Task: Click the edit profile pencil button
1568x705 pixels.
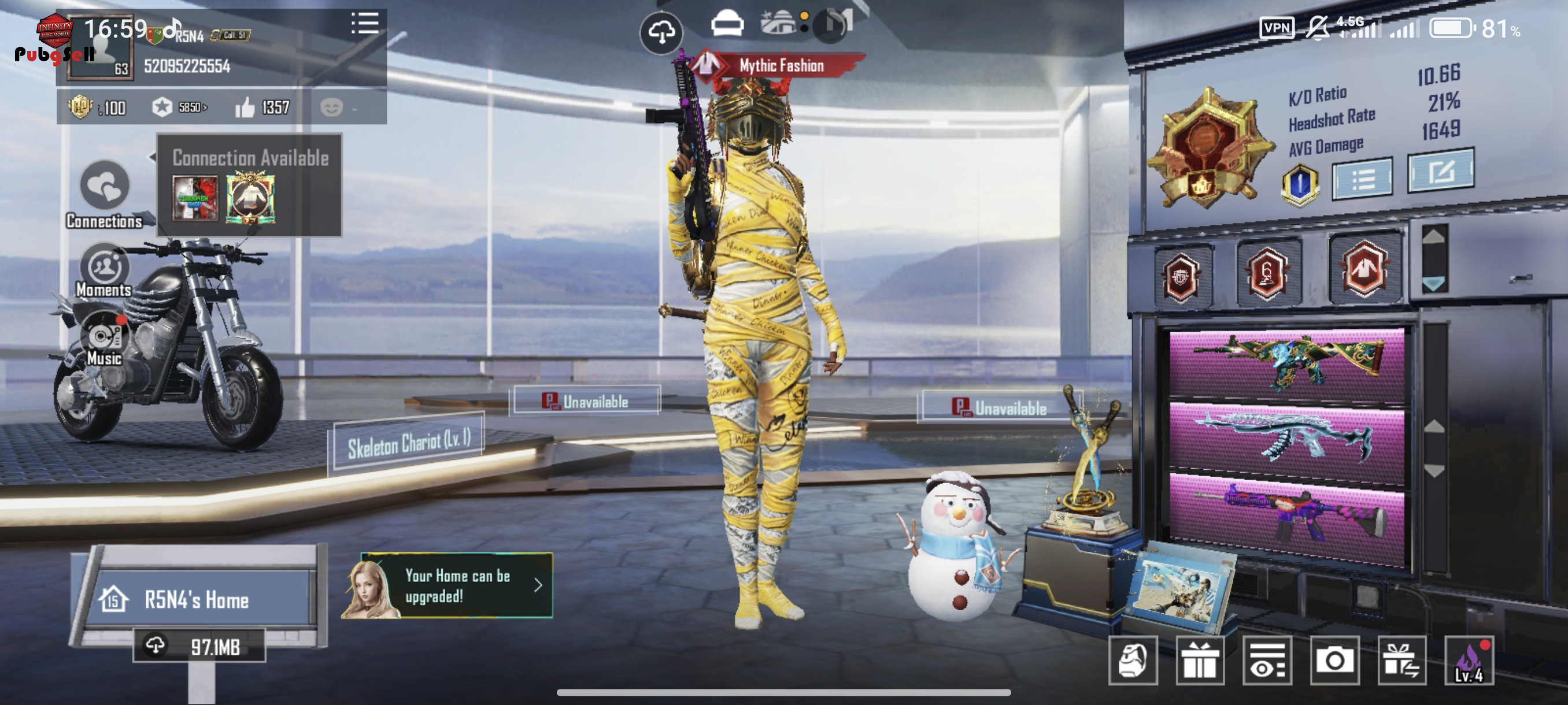Action: pos(1440,172)
